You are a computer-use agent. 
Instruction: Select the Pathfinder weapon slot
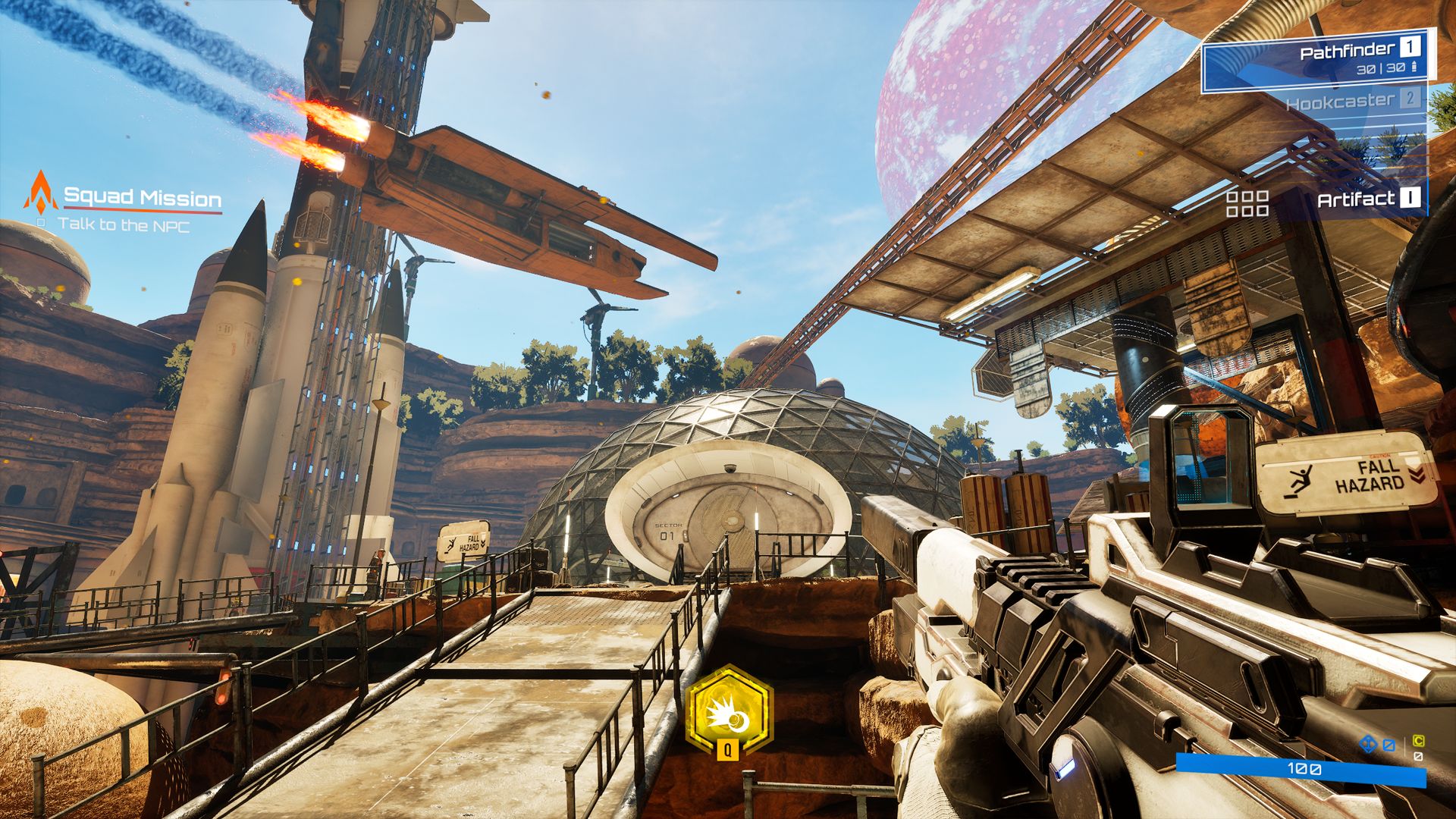click(1348, 51)
